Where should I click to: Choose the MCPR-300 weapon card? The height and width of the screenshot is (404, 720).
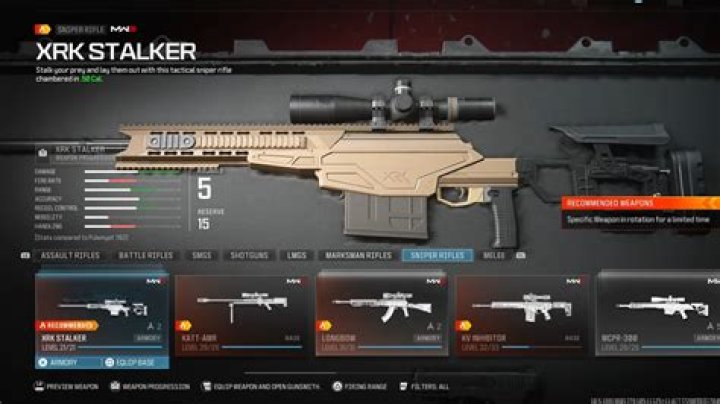(x=658, y=310)
